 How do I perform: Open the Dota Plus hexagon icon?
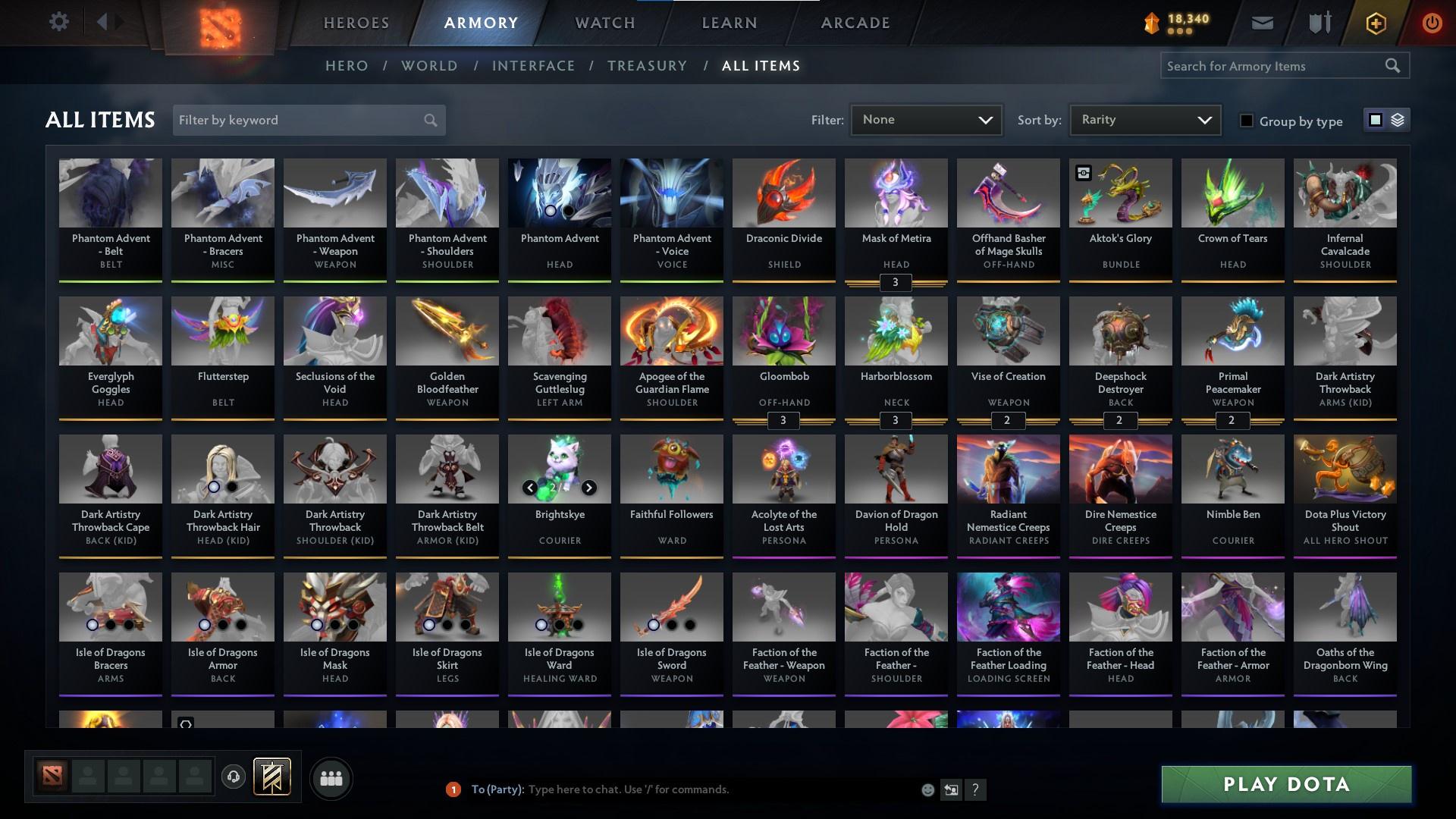click(1376, 23)
